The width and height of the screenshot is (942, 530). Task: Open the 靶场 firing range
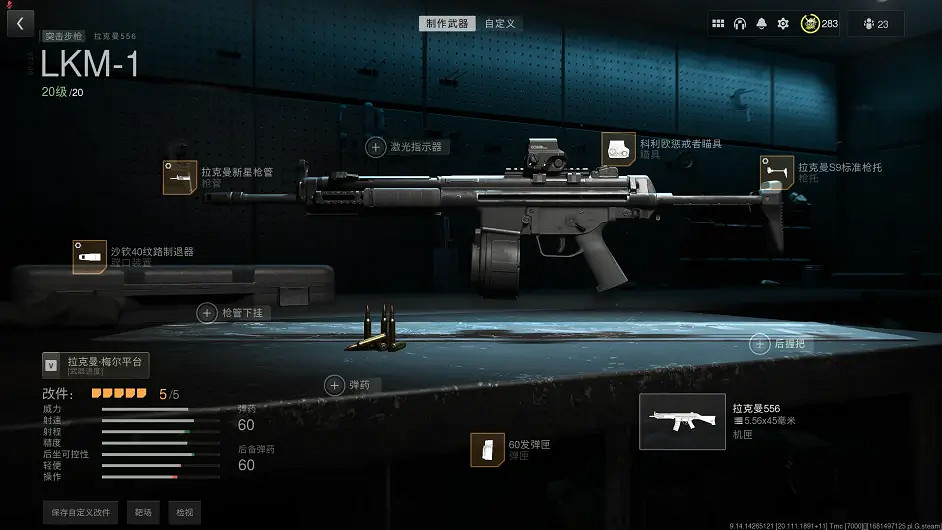coord(144,512)
